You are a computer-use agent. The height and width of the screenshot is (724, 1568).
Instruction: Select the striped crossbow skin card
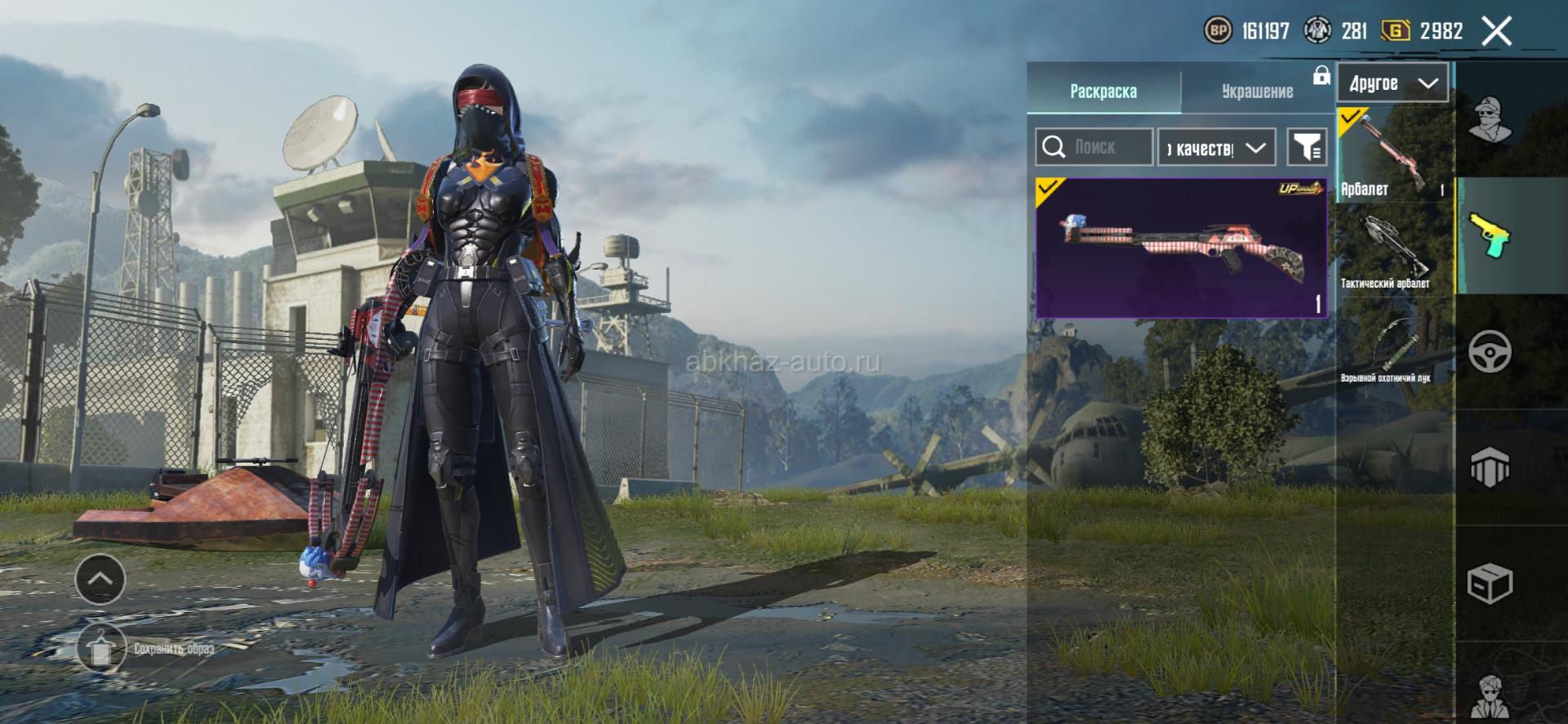[x=1181, y=248]
